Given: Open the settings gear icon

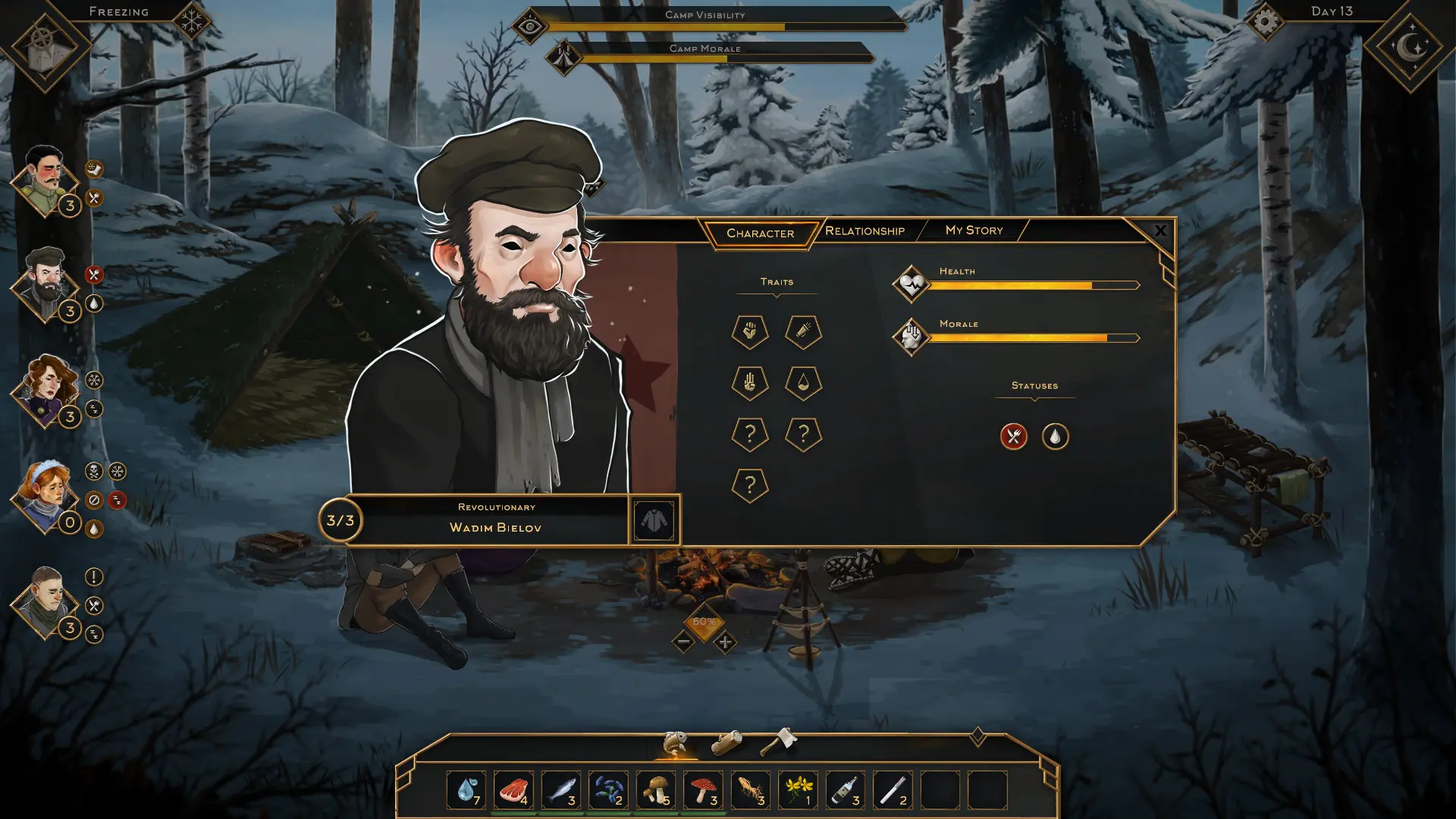Looking at the screenshot, I should click(x=1265, y=21).
